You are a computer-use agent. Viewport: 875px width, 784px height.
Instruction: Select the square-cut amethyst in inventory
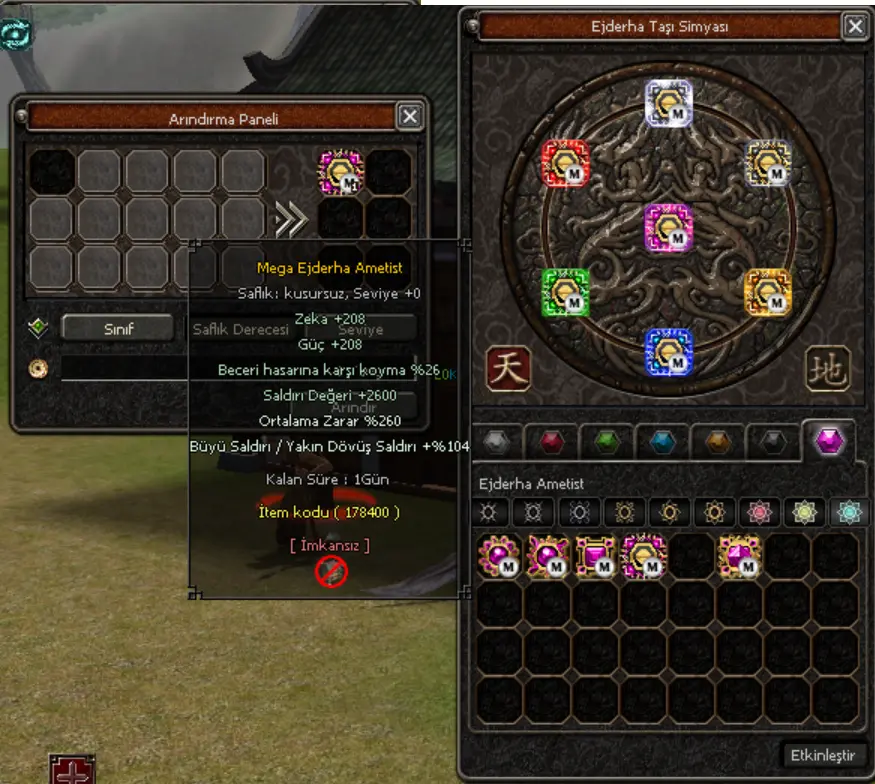pyautogui.click(x=595, y=556)
